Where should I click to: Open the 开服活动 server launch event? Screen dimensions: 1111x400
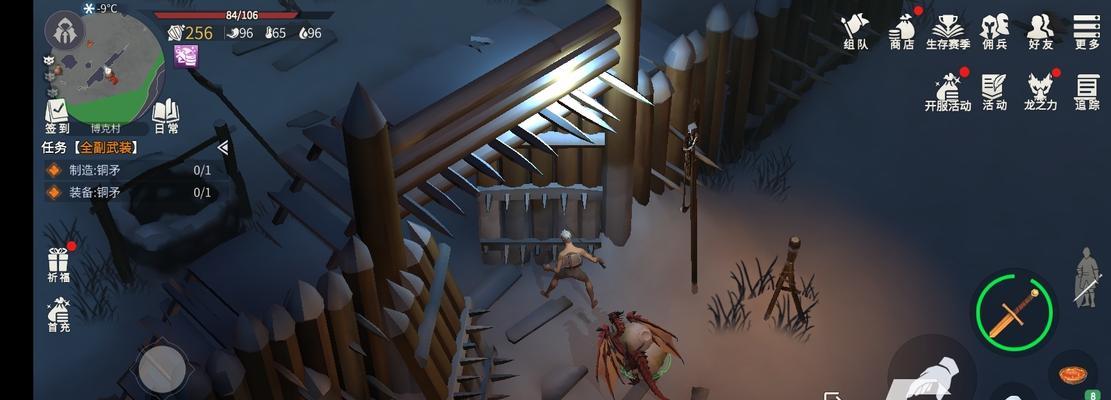(x=948, y=90)
